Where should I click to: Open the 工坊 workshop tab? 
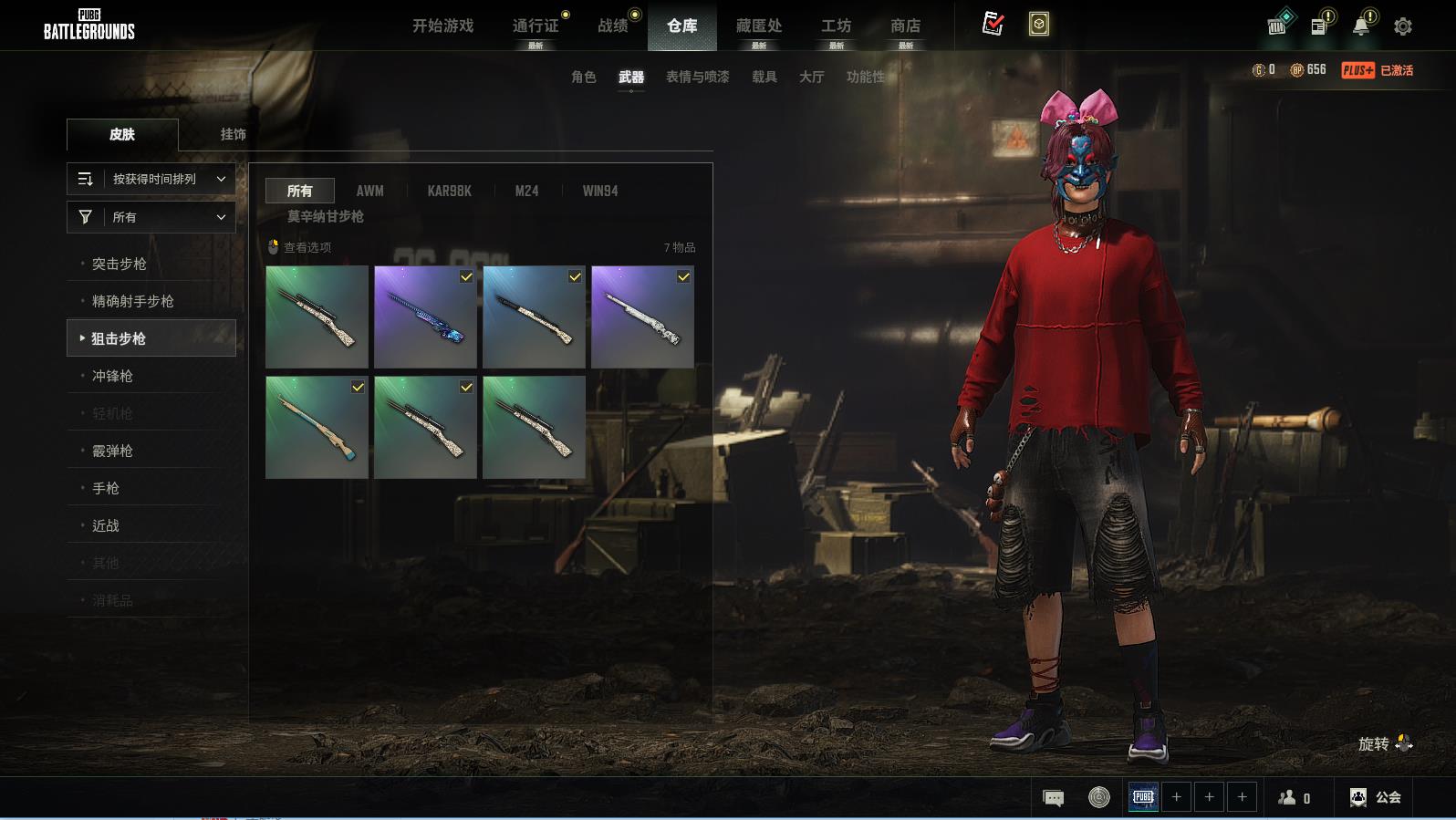coord(836,26)
